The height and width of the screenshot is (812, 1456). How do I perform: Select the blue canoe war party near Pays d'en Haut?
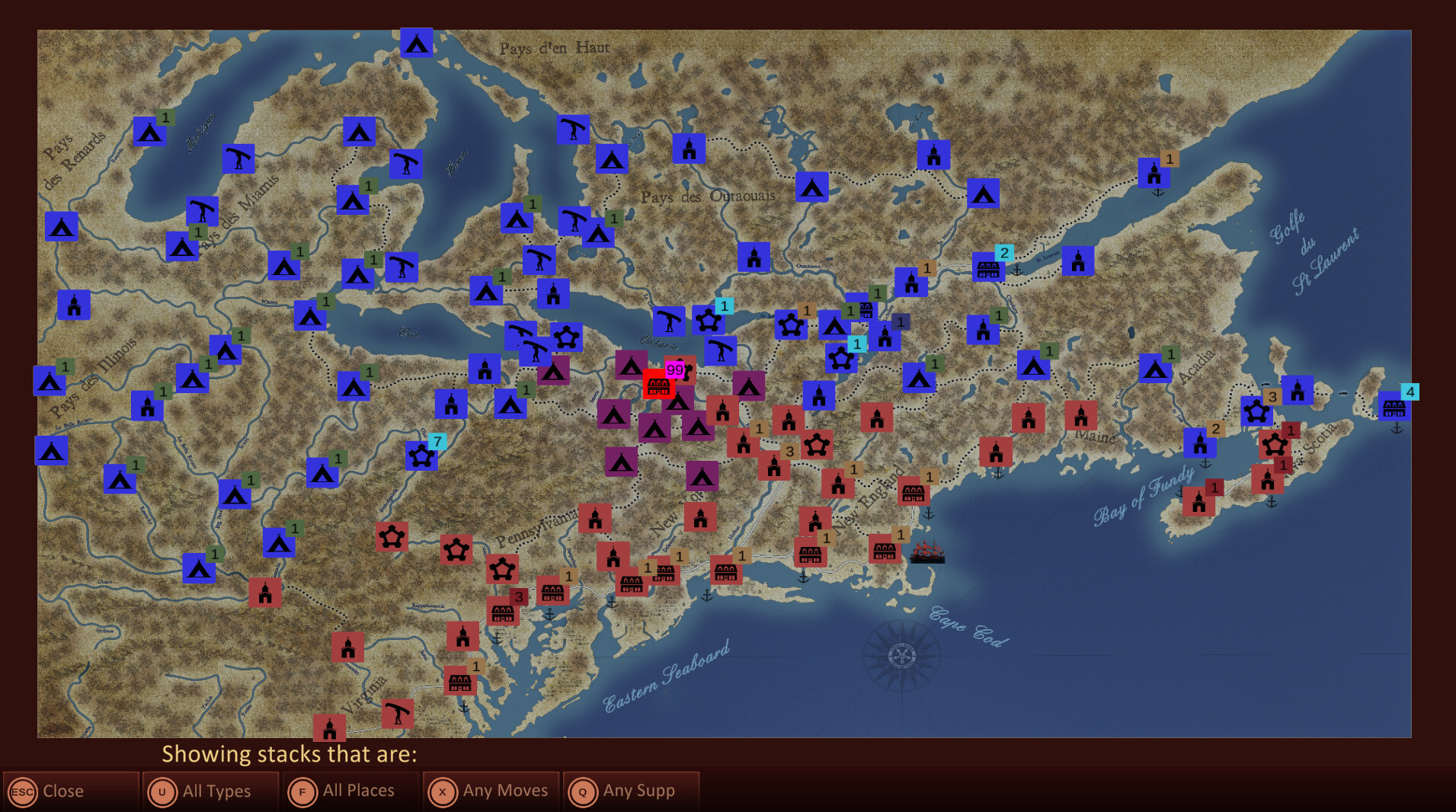(572, 129)
